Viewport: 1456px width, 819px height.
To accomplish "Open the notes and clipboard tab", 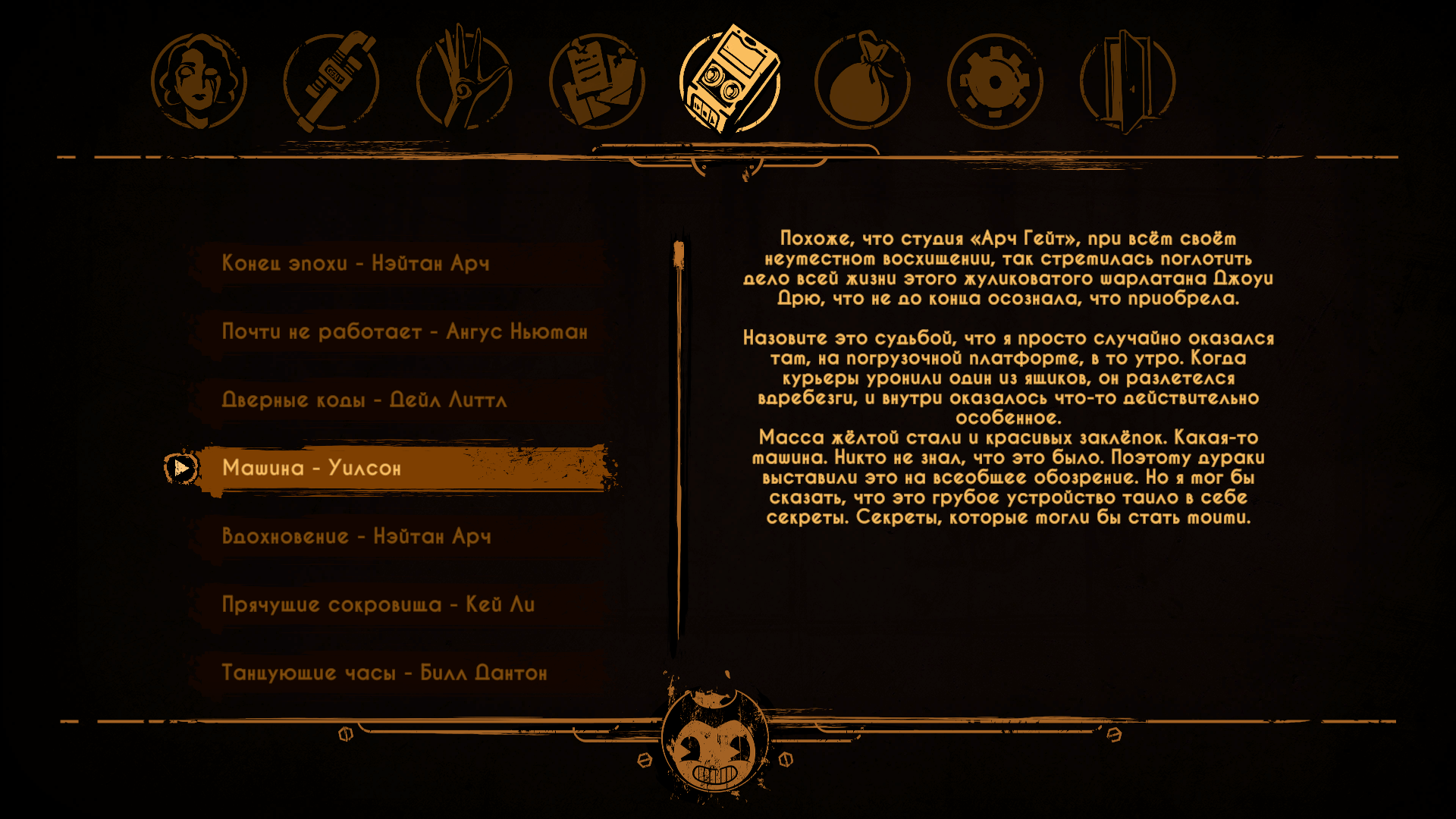I will [597, 81].
